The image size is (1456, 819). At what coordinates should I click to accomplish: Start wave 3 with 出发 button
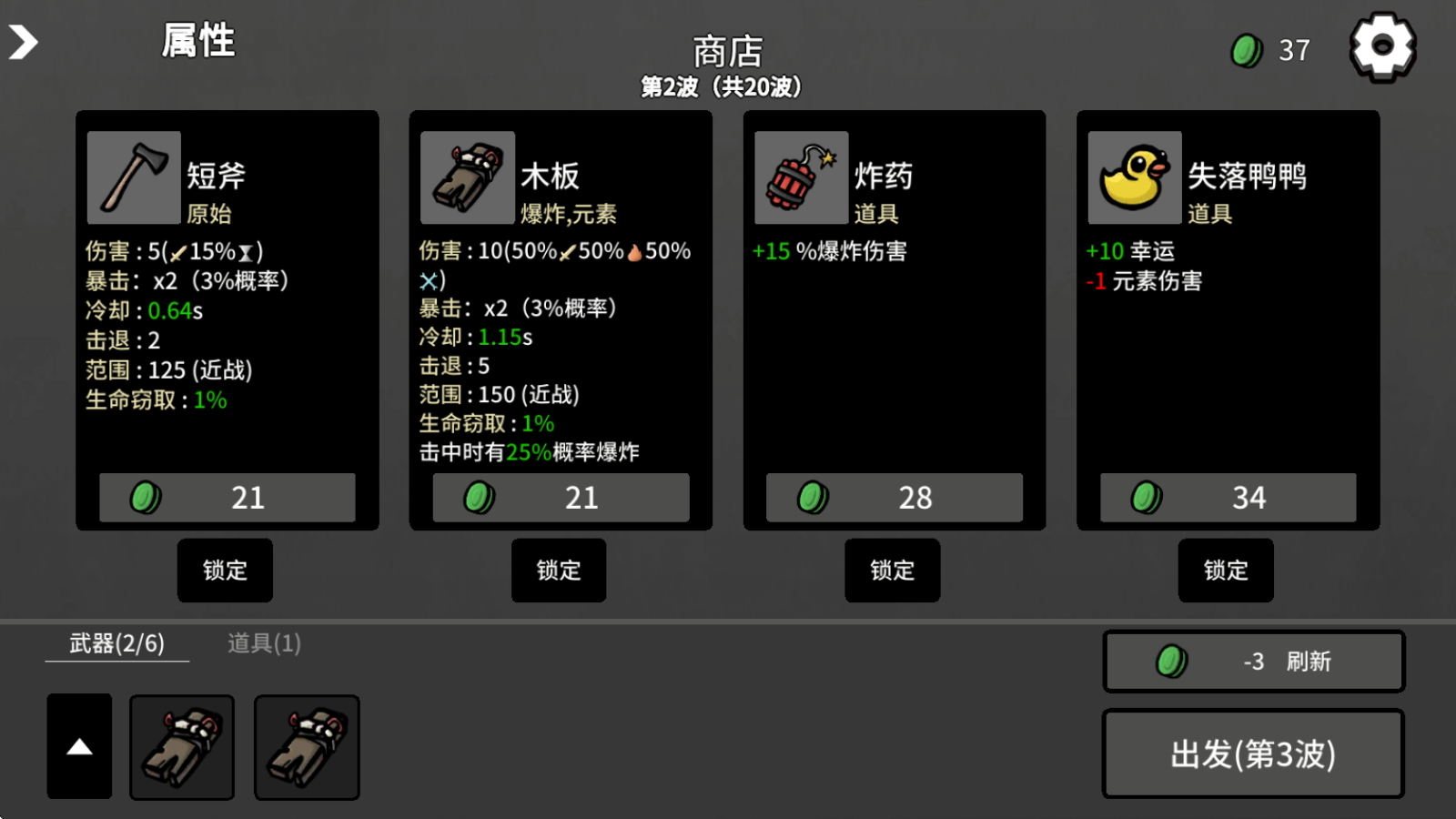(1253, 754)
